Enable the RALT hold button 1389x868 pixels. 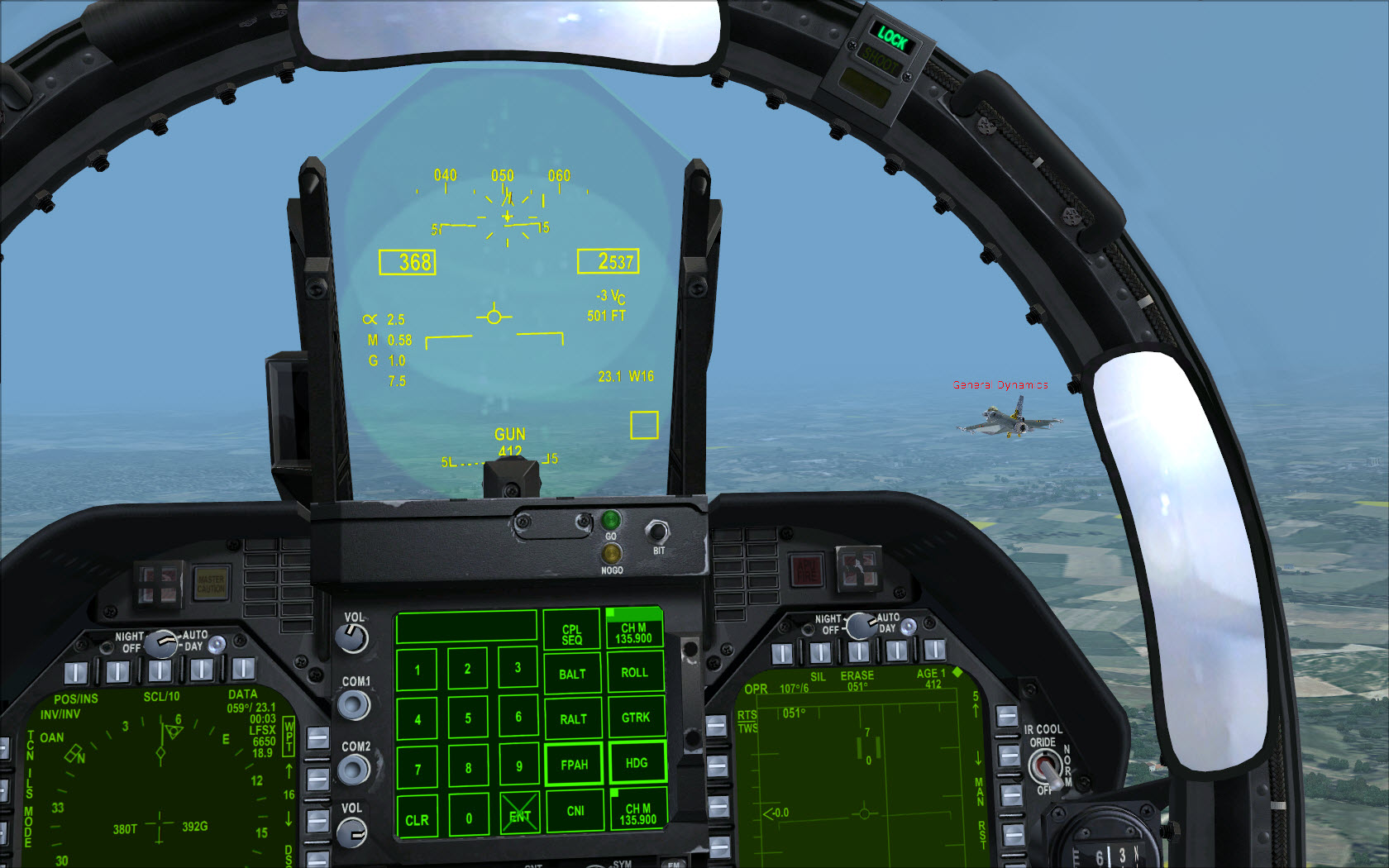click(x=573, y=719)
